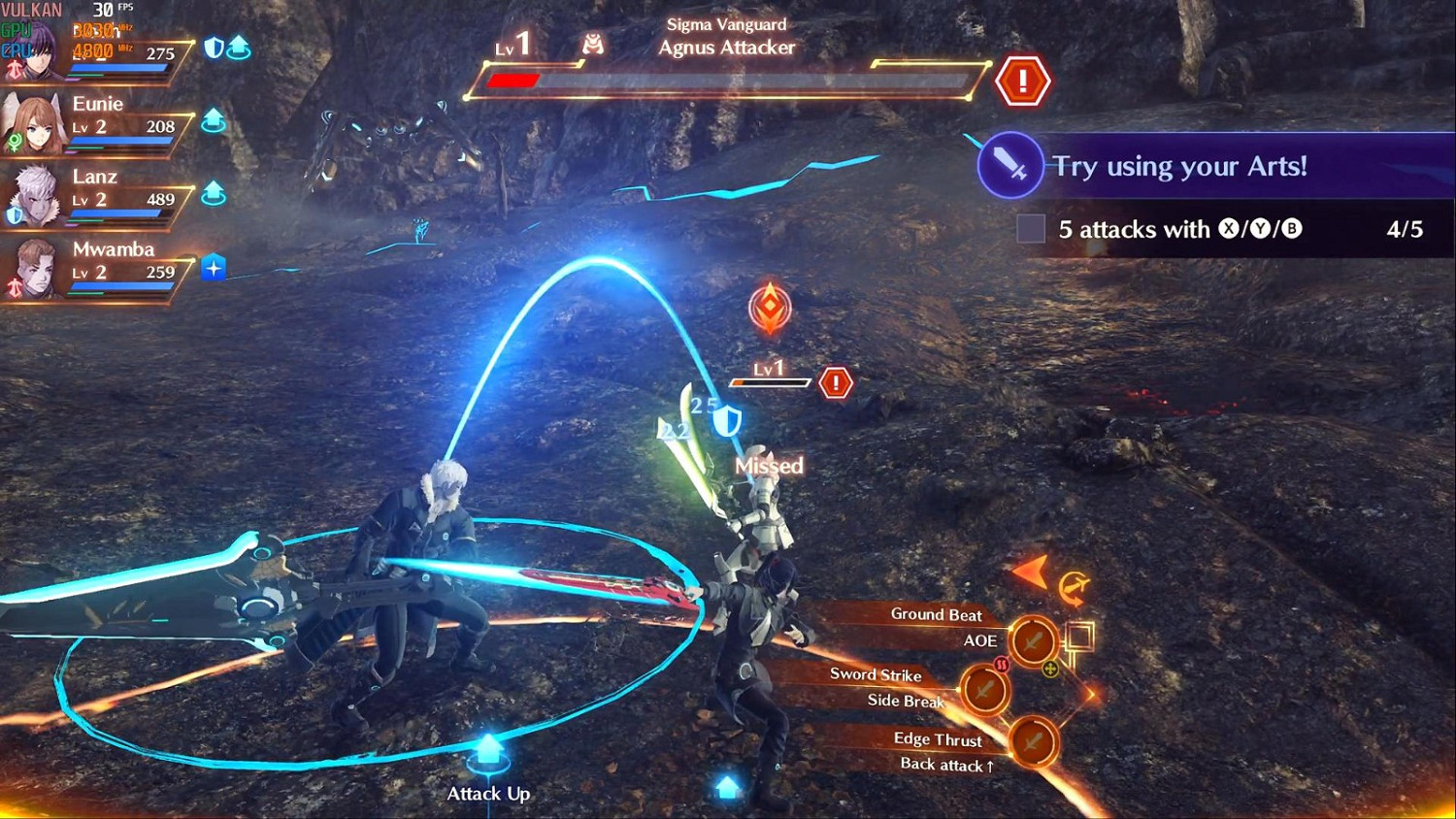
Task: Click the shield icon above the damage numbers
Action: click(726, 420)
